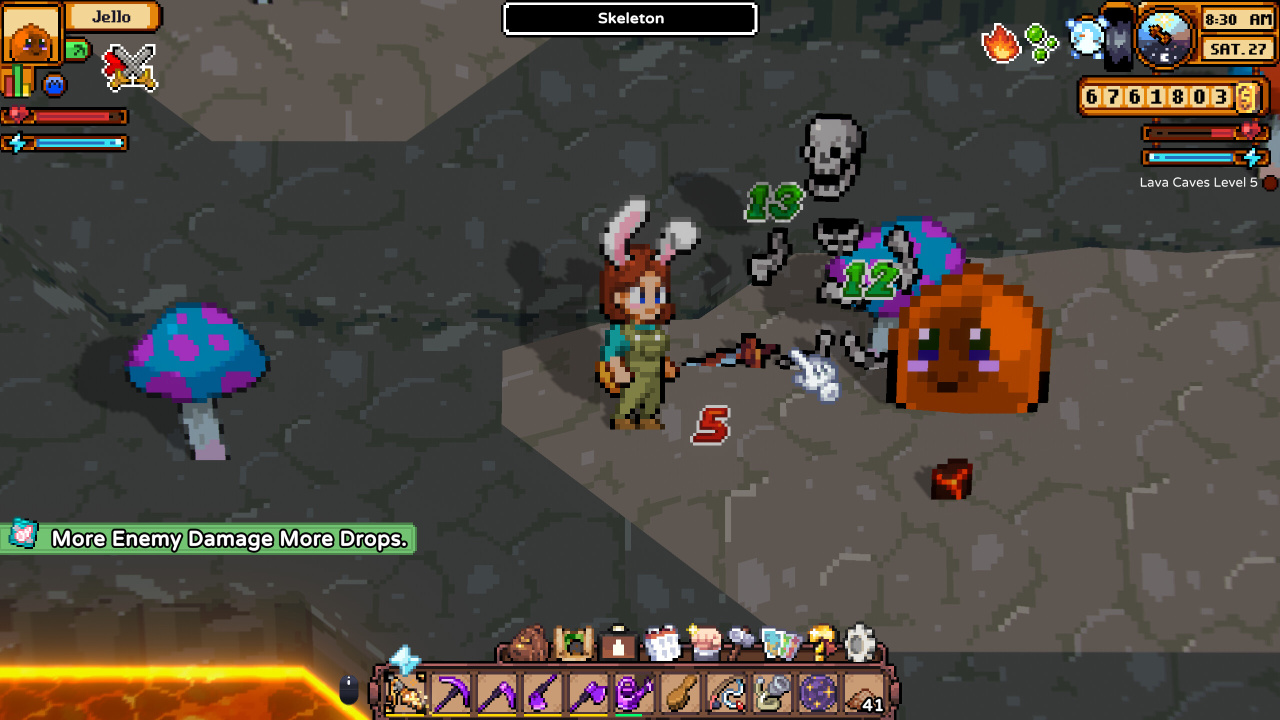Select the purple axe hotbar slot
The height and width of the screenshot is (720, 1280).
pos(587,693)
